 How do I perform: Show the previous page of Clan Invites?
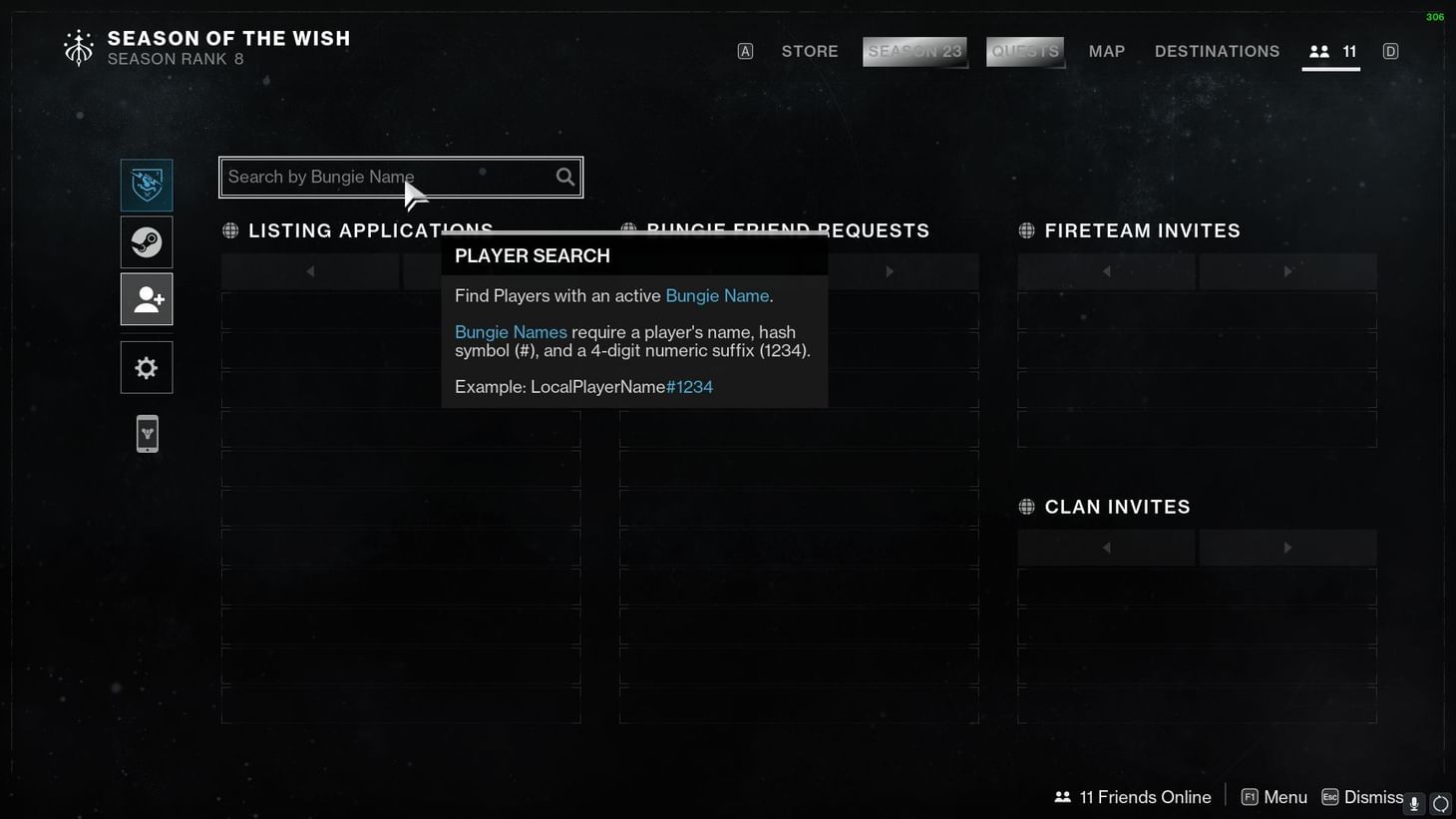(x=1106, y=547)
